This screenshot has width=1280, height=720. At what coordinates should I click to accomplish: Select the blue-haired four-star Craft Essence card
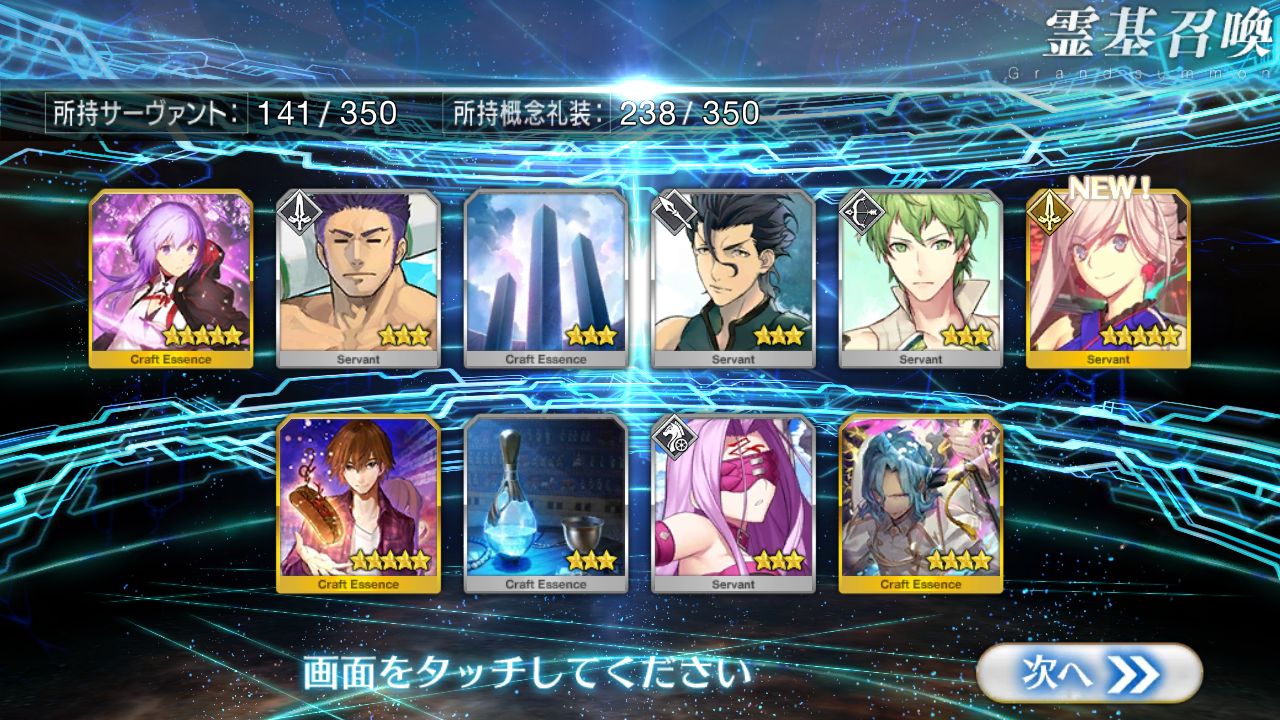[920, 503]
